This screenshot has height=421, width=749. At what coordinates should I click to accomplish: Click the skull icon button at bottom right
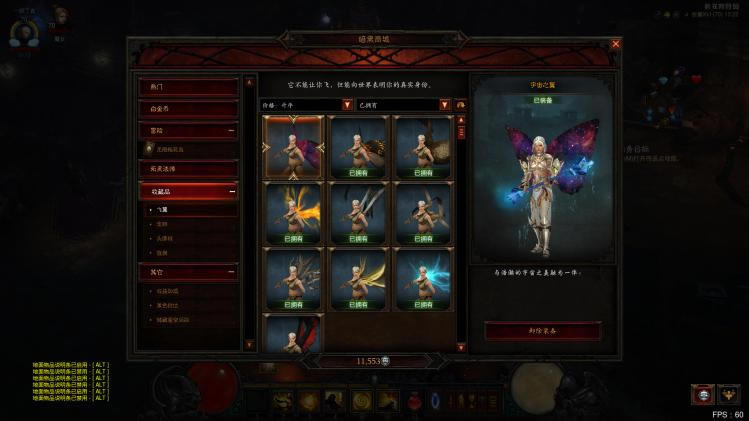[703, 394]
